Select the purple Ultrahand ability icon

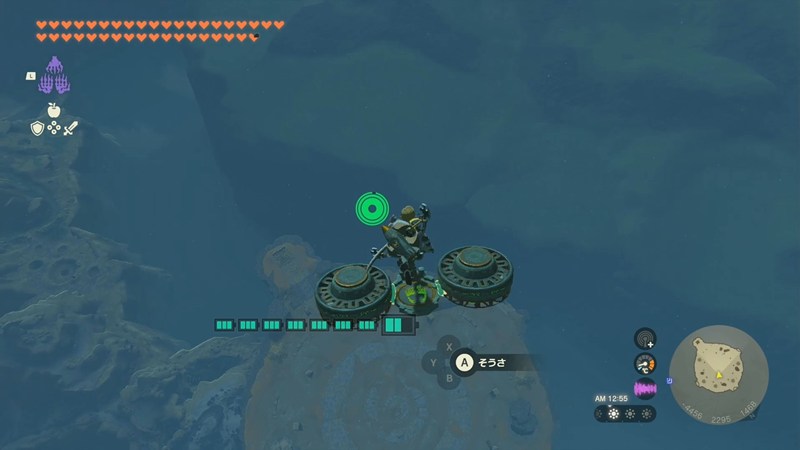(53, 76)
